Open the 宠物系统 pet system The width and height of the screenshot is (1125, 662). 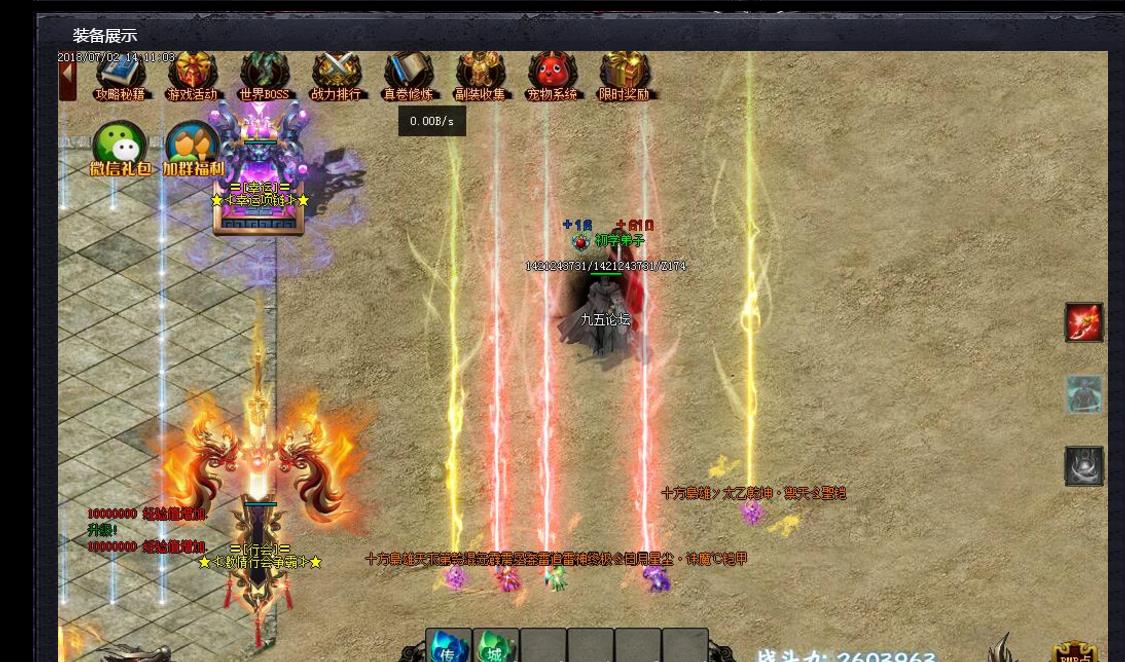pyautogui.click(x=552, y=76)
